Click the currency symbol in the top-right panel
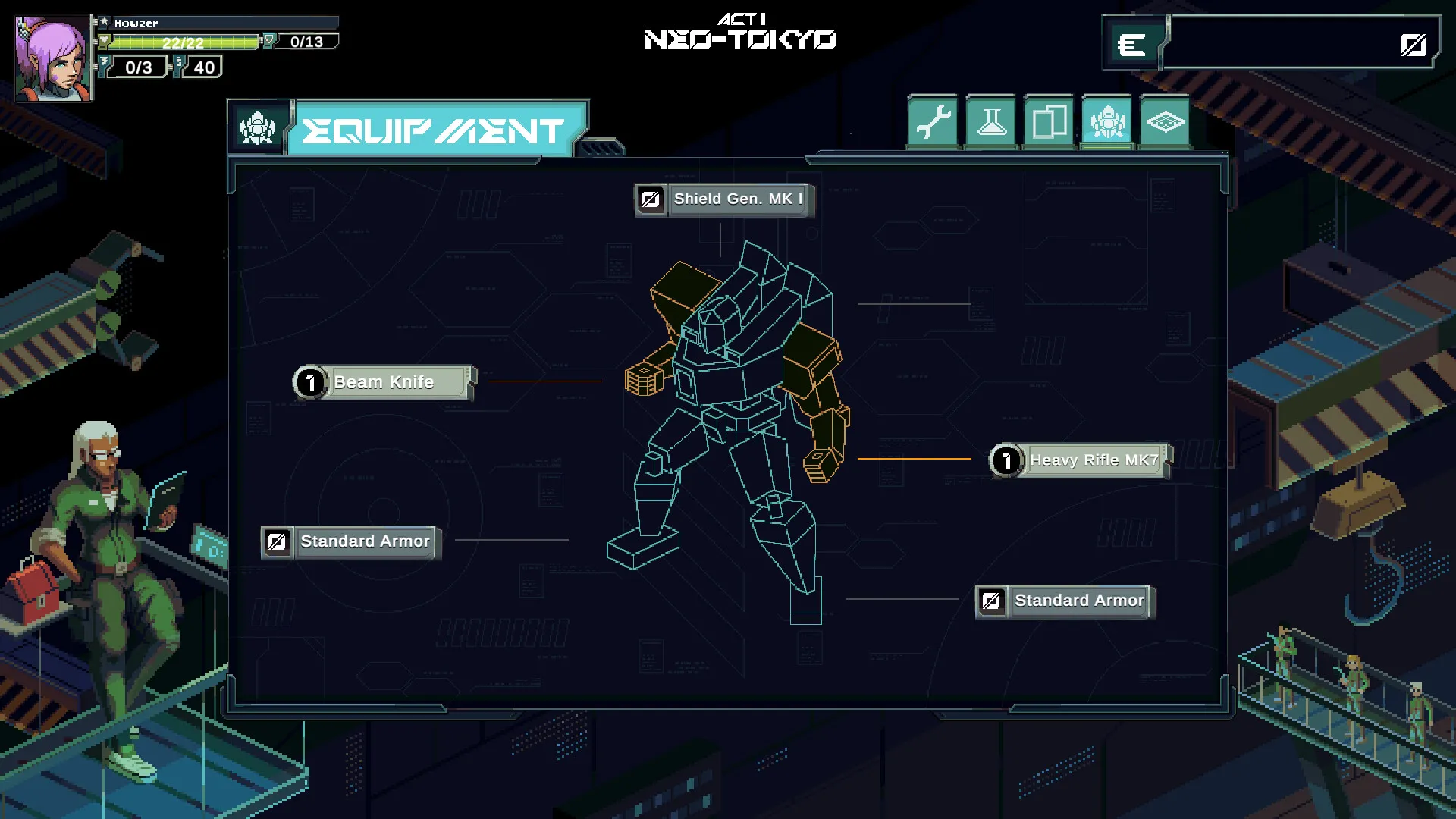 click(1131, 45)
